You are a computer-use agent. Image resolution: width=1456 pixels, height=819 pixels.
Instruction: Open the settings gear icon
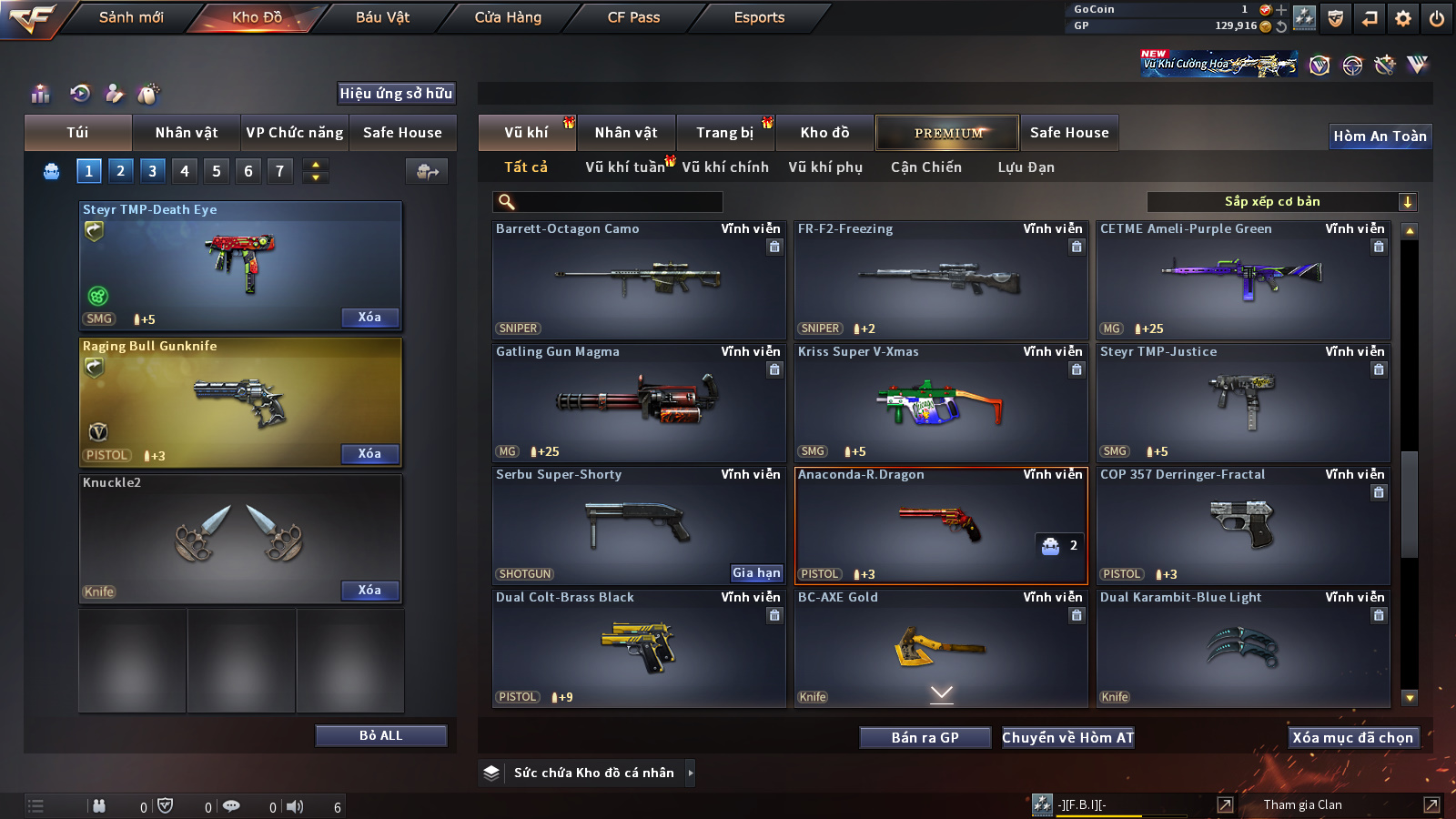pyautogui.click(x=1402, y=18)
